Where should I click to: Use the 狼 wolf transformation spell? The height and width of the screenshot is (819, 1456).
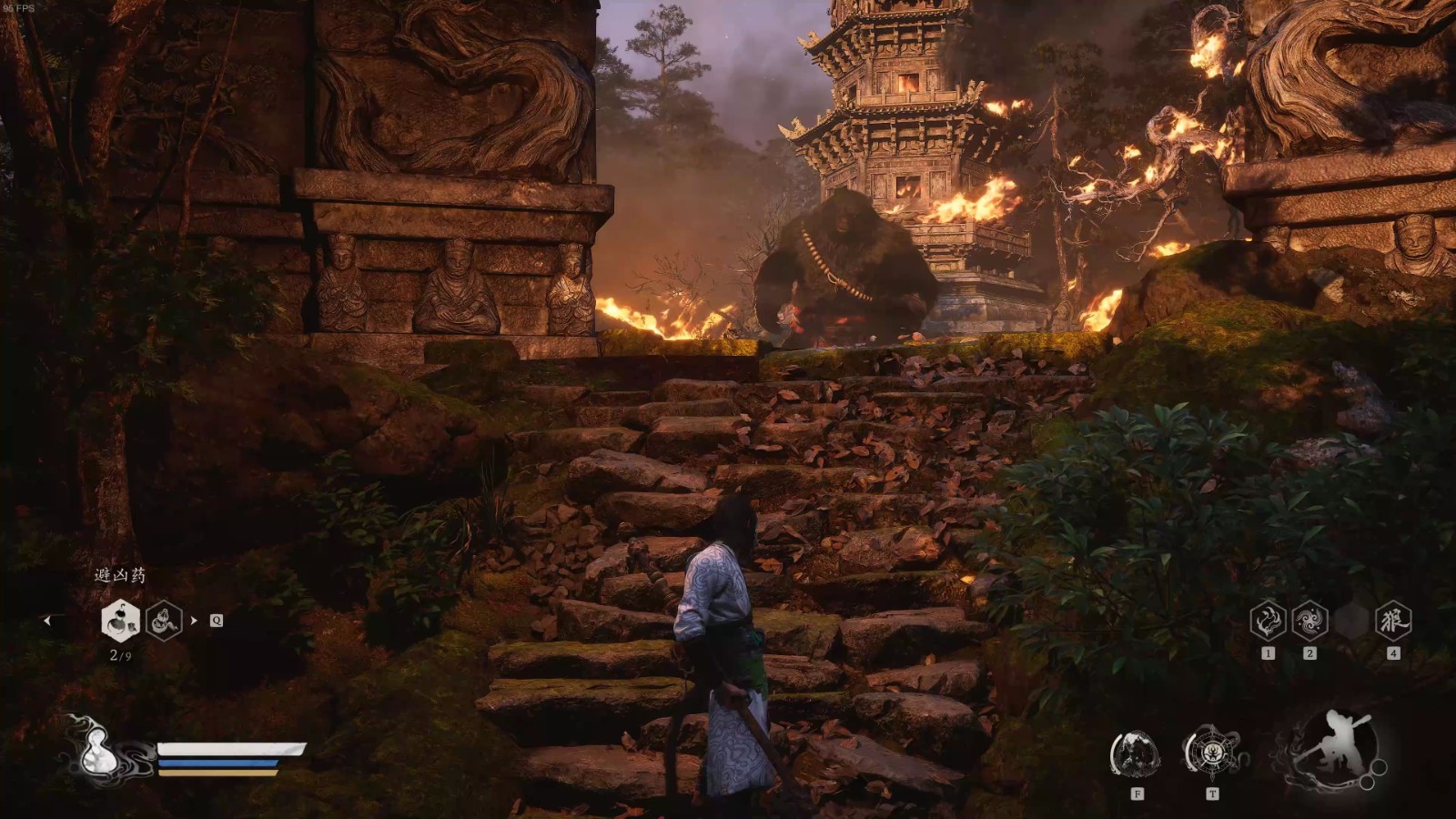[1392, 621]
